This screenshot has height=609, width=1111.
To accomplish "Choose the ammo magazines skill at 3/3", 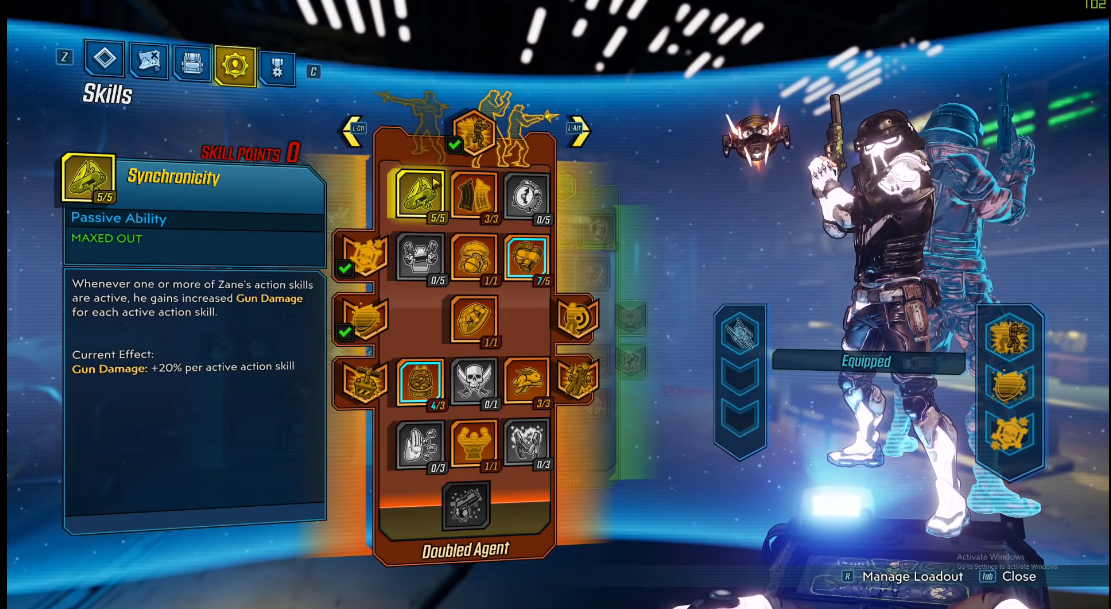I will [x=473, y=195].
